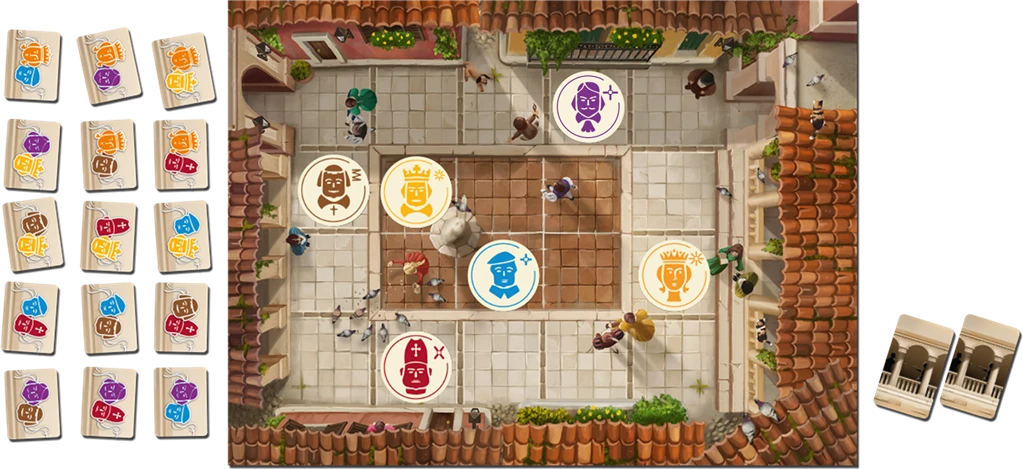Select the brown and red card

181,316
